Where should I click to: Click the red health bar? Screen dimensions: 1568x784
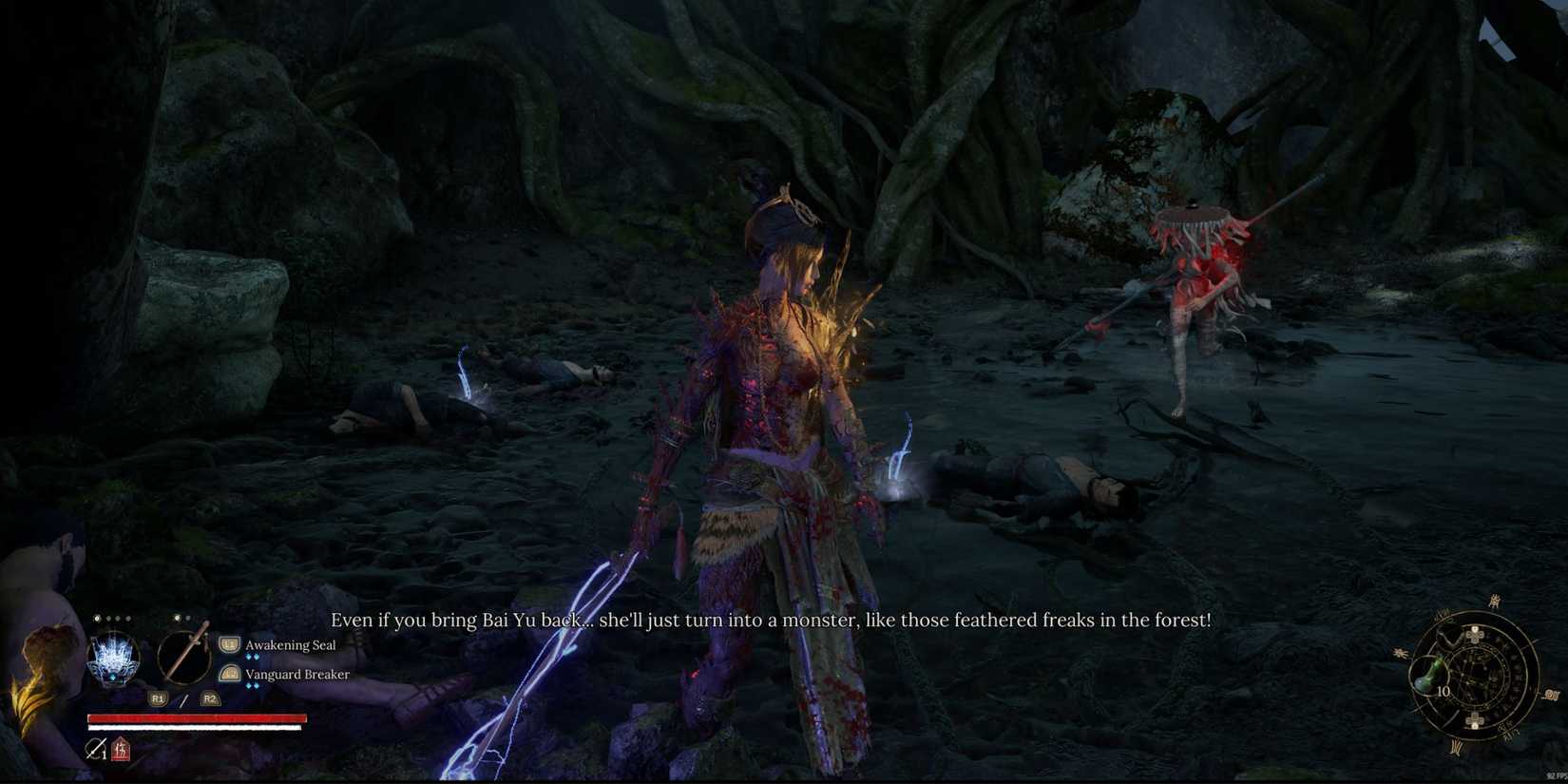tap(196, 717)
